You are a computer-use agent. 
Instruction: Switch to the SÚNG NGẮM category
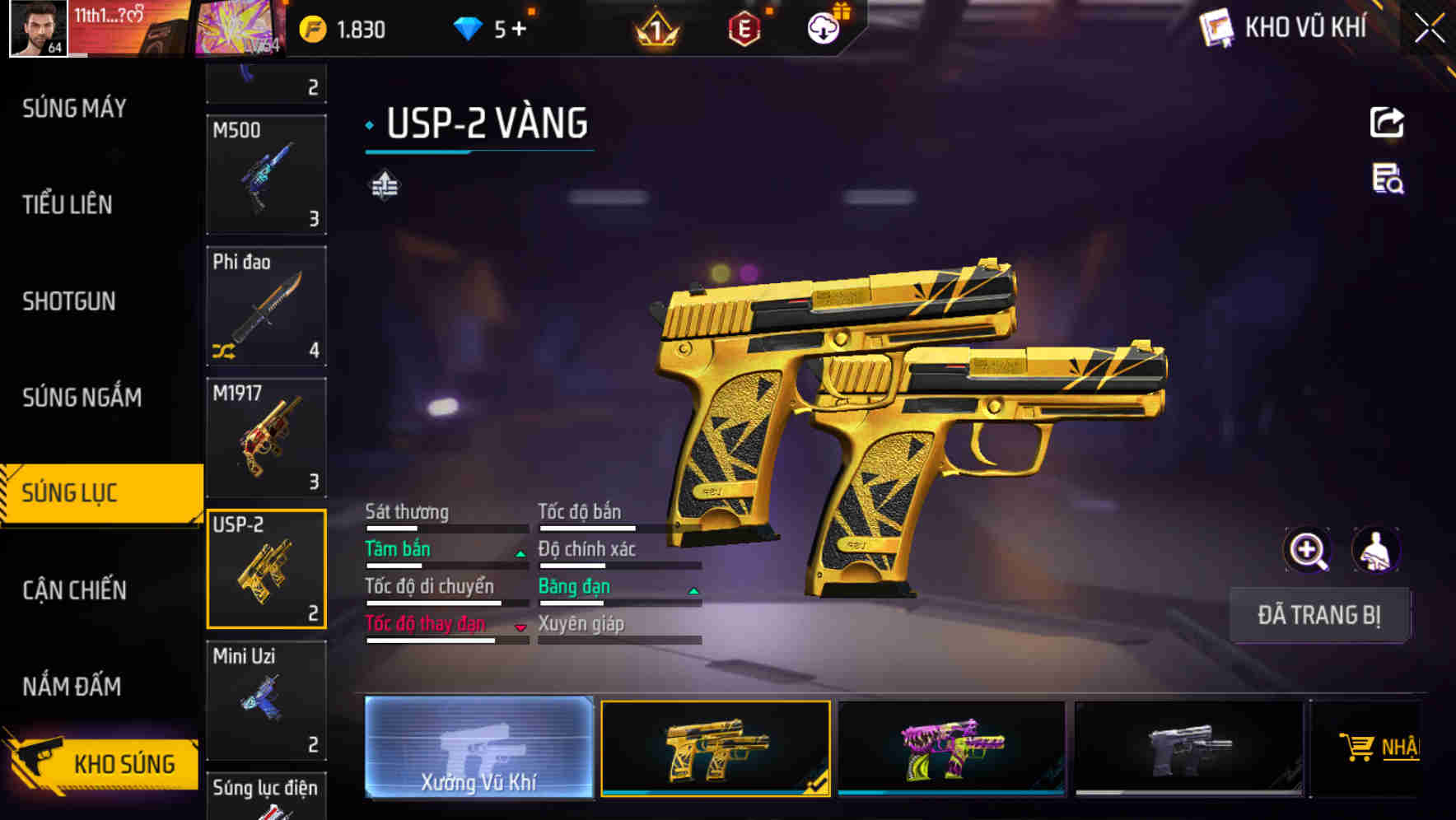82,398
